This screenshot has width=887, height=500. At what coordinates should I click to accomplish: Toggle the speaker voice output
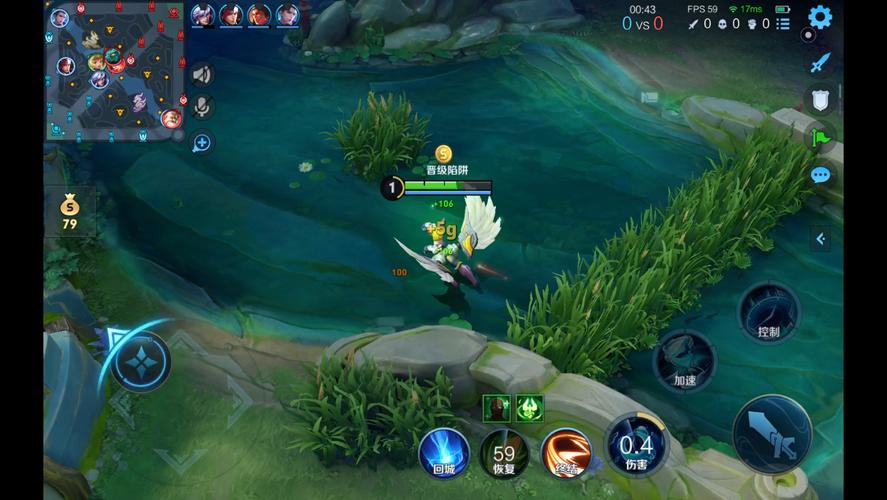click(202, 74)
